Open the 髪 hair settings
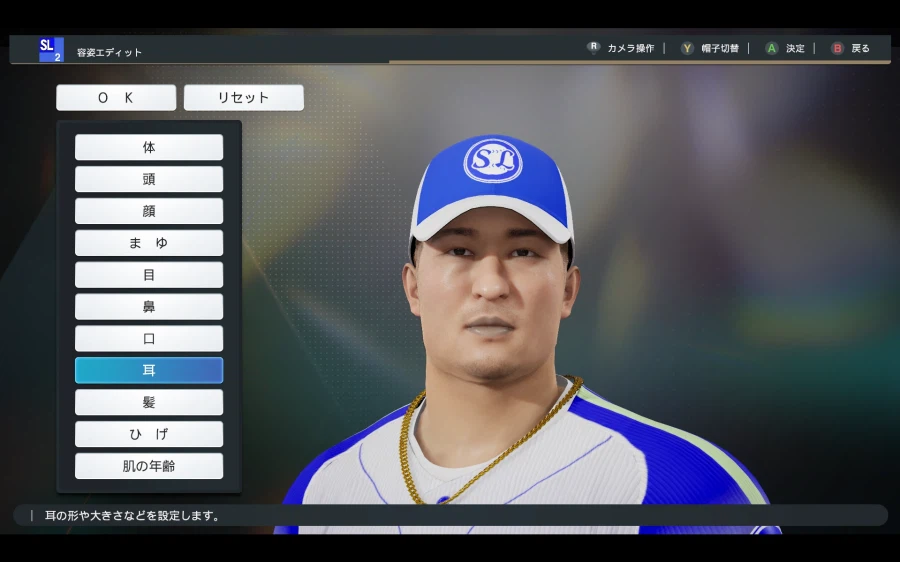 [149, 402]
